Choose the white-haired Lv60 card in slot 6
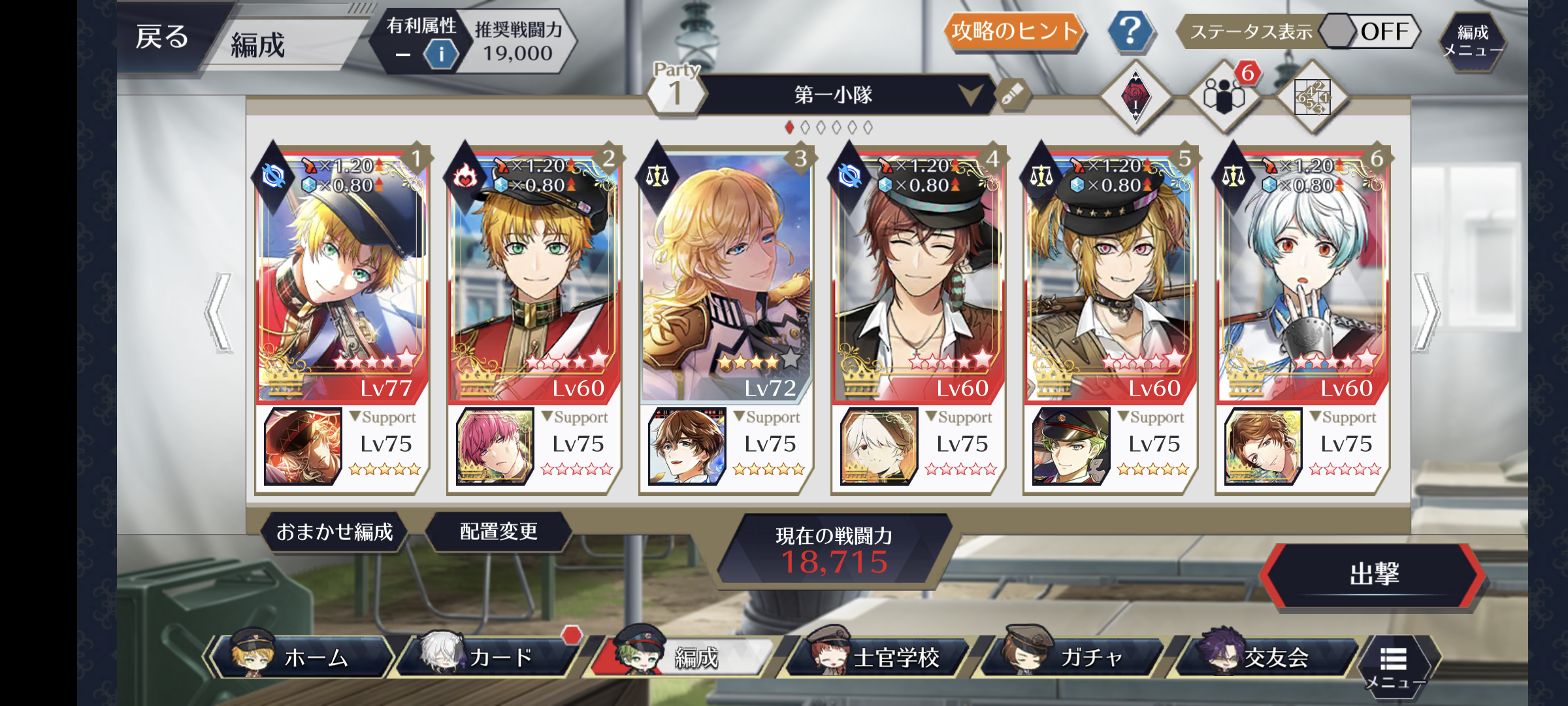 1302,275
